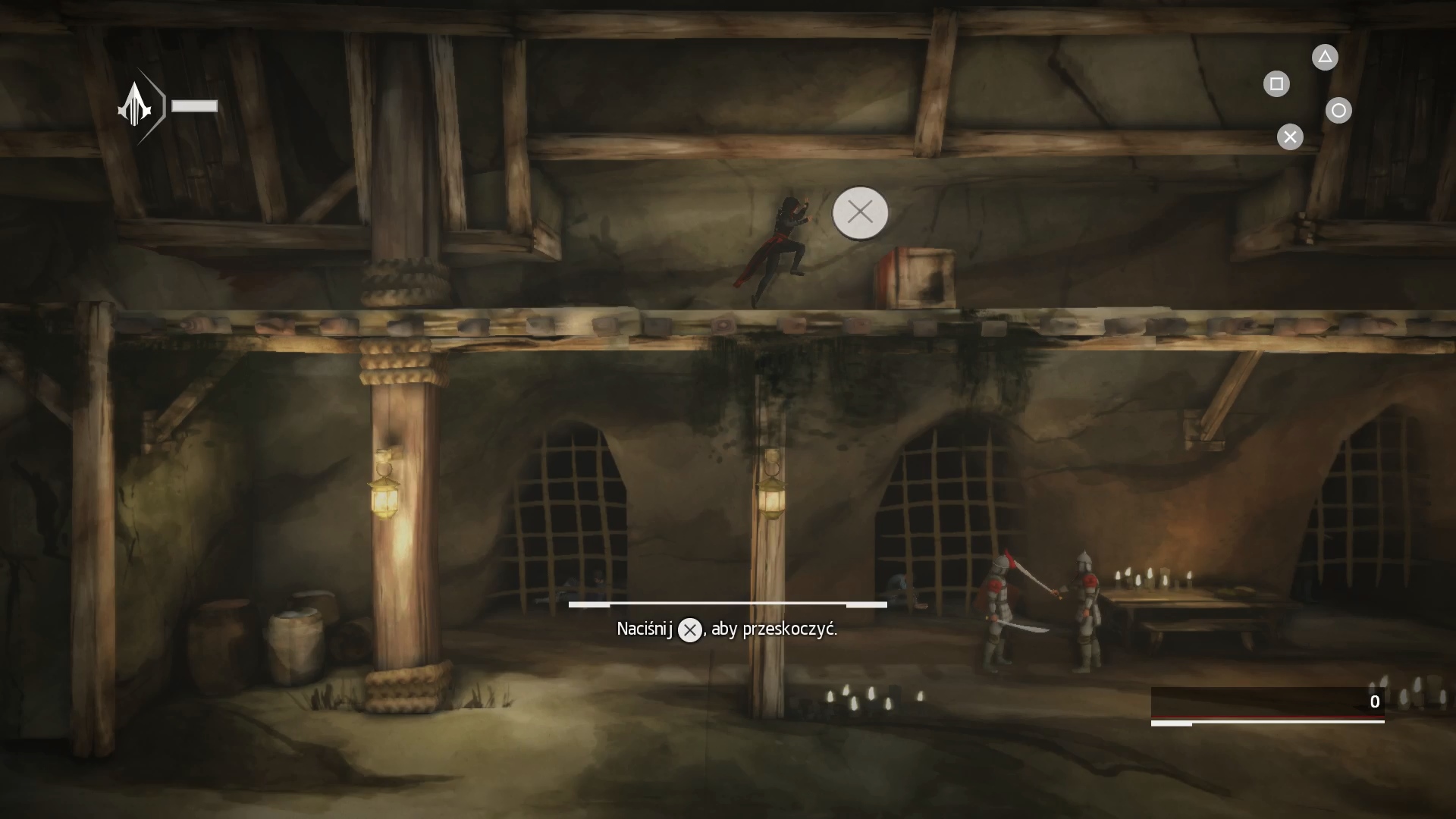Click the Assassin insignia emblem
This screenshot has width=1456, height=819.
pyautogui.click(x=135, y=105)
